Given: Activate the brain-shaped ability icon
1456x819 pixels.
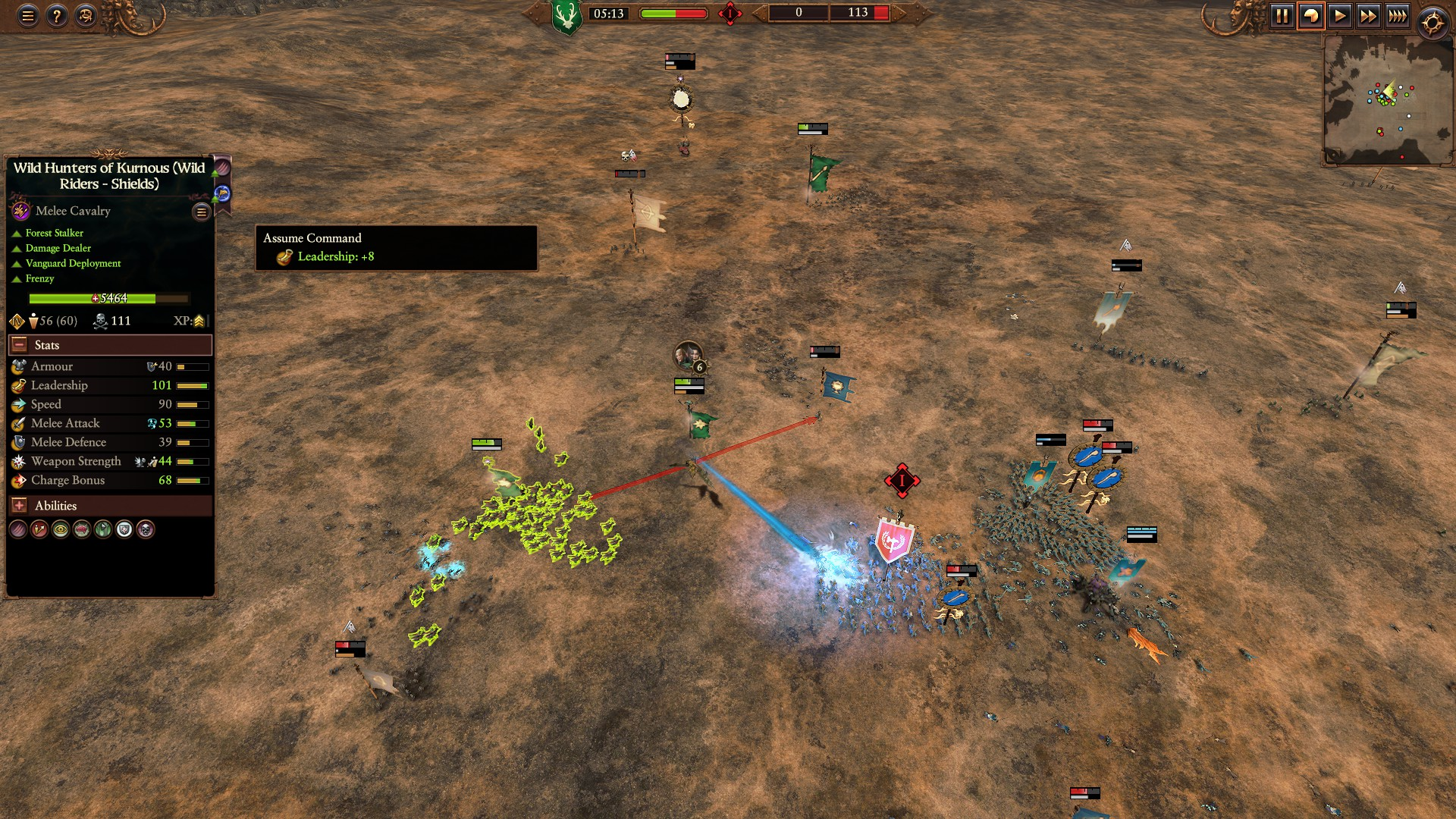Looking at the screenshot, I should coord(81,530).
